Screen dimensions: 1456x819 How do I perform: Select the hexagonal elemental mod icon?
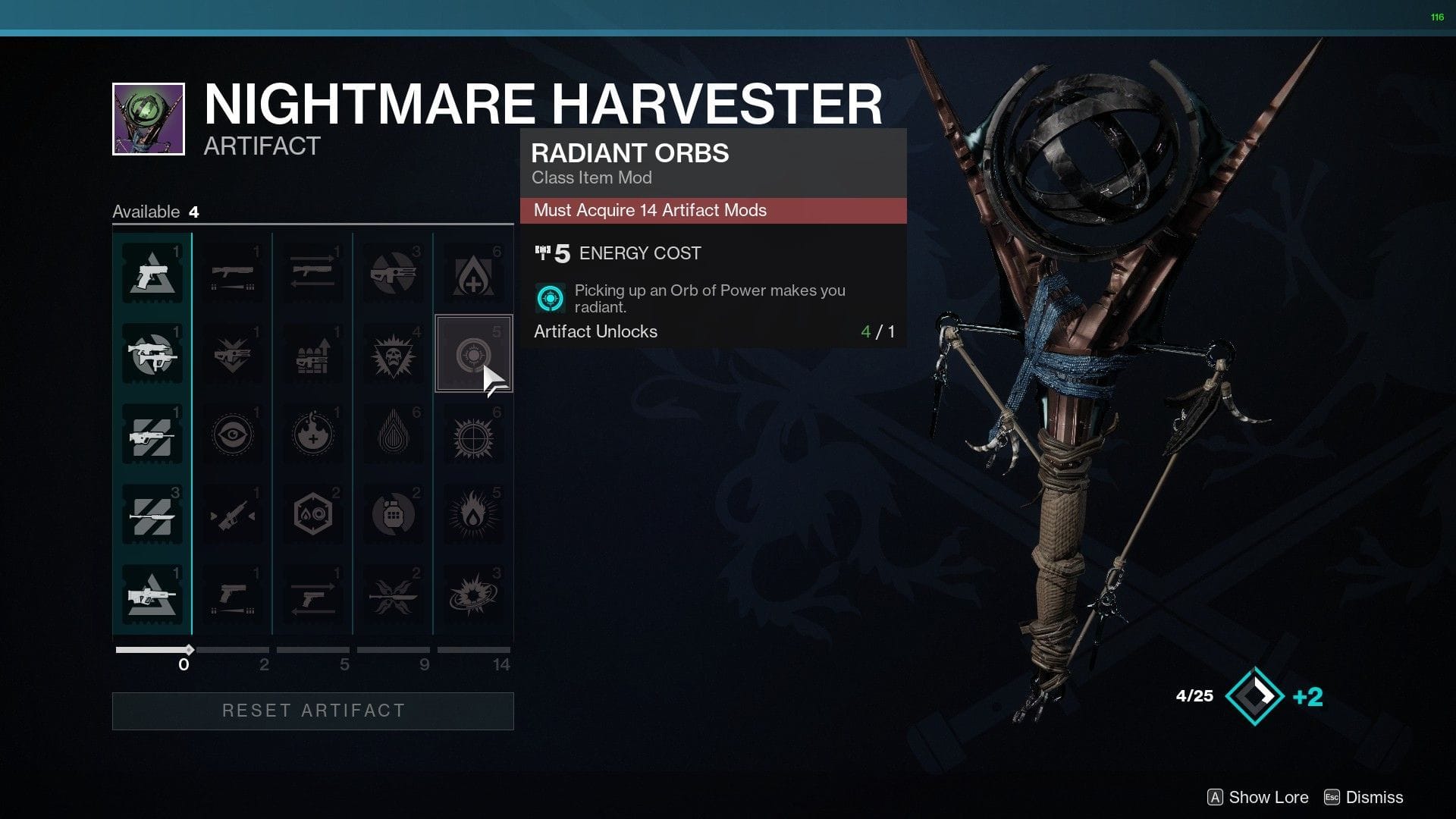tap(313, 513)
